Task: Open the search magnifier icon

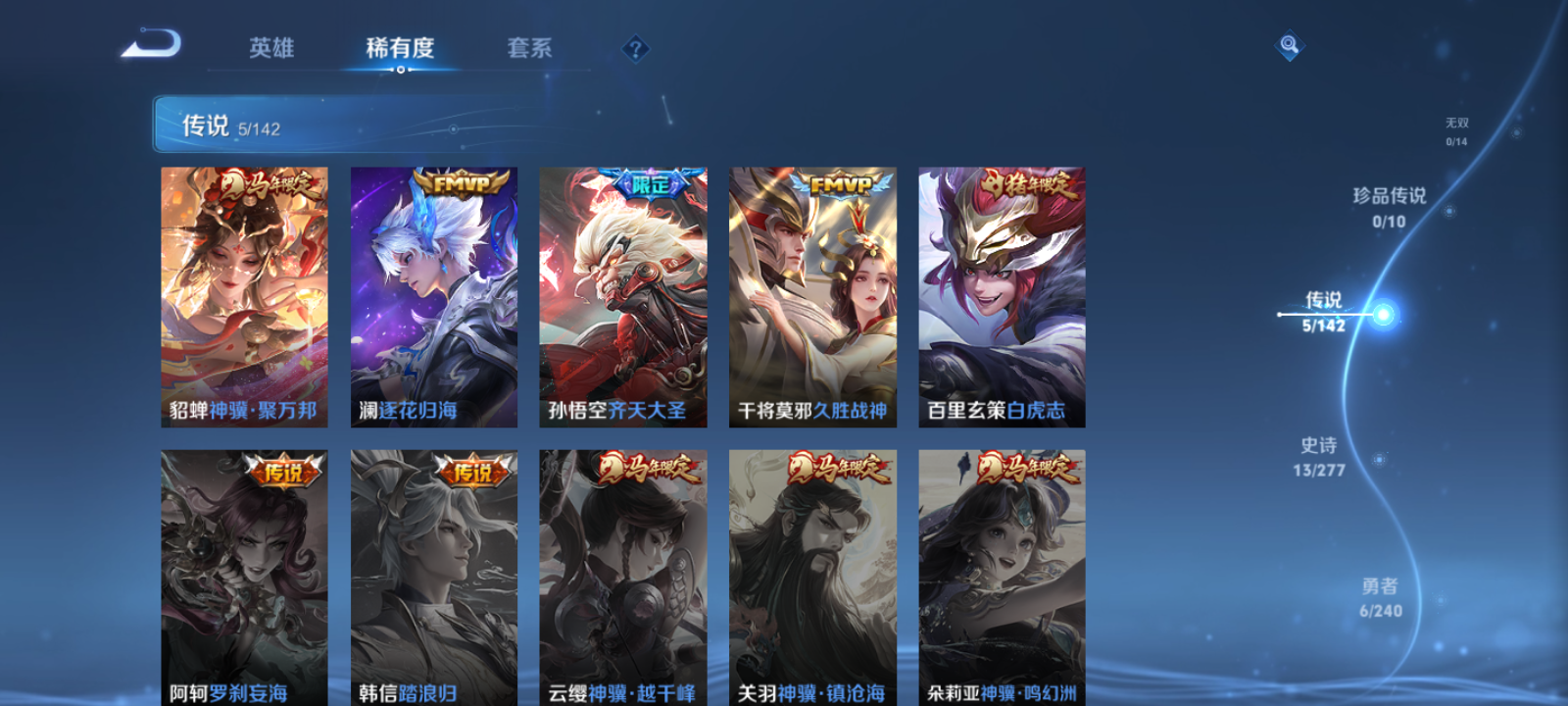Action: point(1289,43)
